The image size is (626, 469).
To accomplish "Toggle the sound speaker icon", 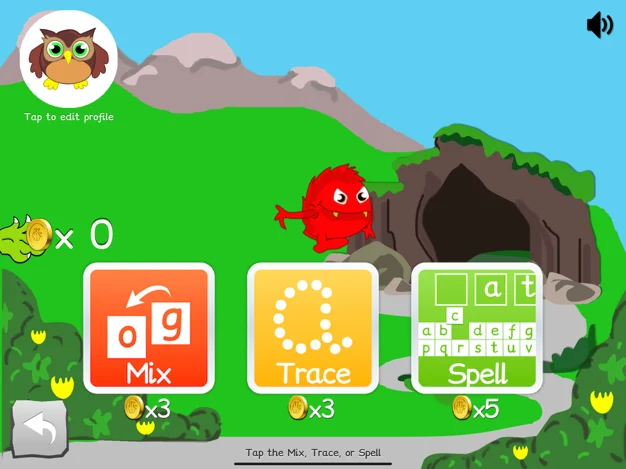I will point(599,25).
